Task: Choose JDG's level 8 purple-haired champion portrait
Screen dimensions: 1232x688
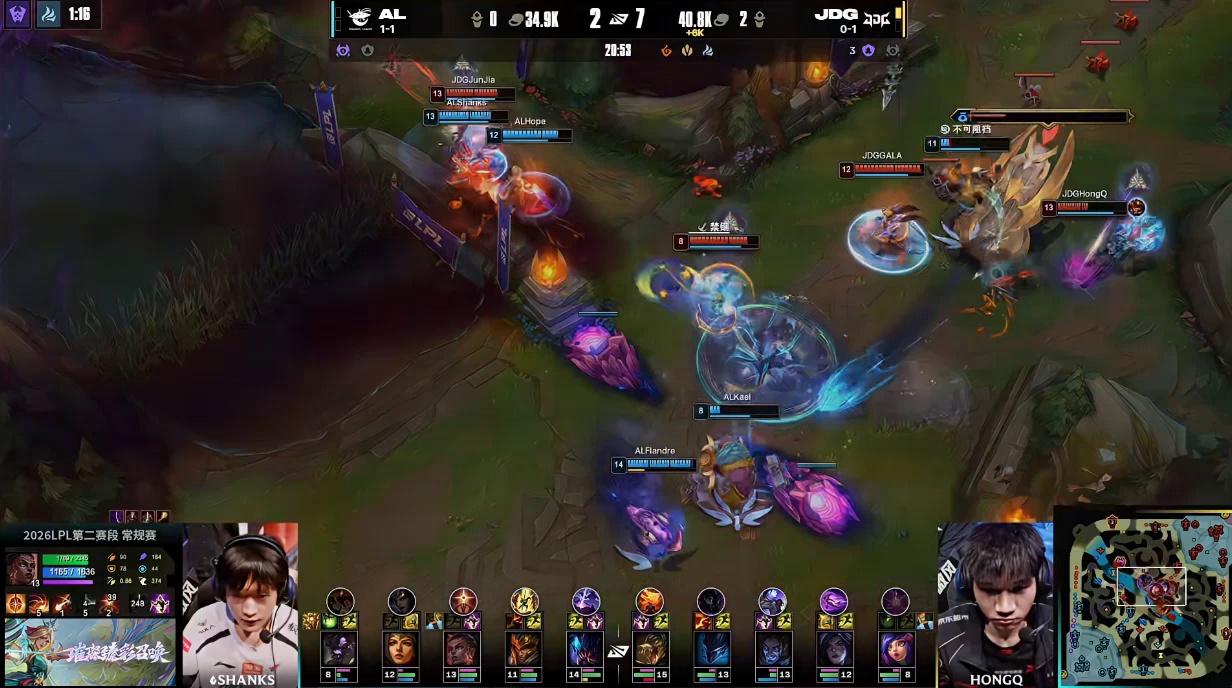Action: click(x=896, y=650)
